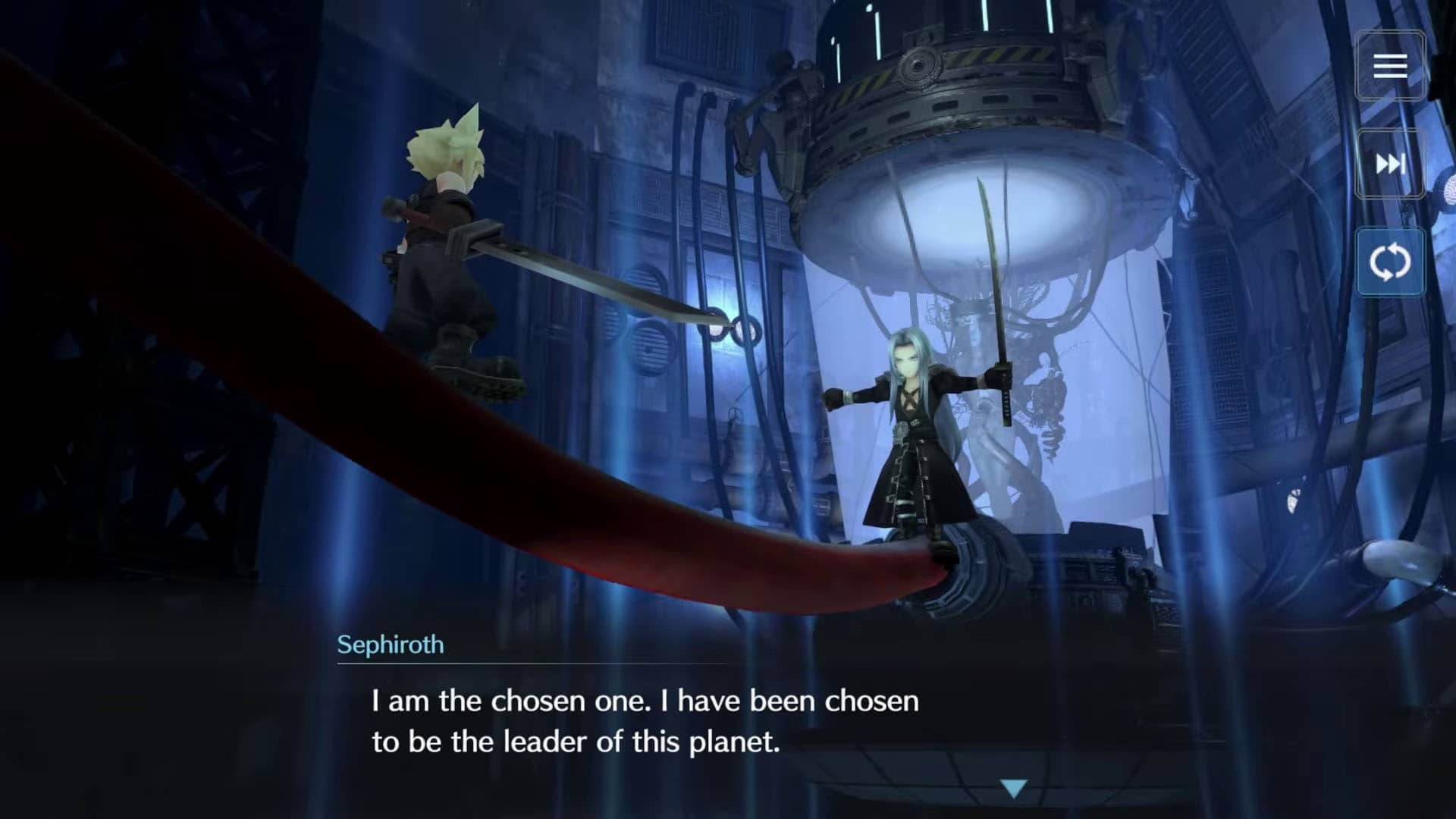Select the Sephiroth speaker name label
Screen dimensions: 1456x819
tap(391, 645)
